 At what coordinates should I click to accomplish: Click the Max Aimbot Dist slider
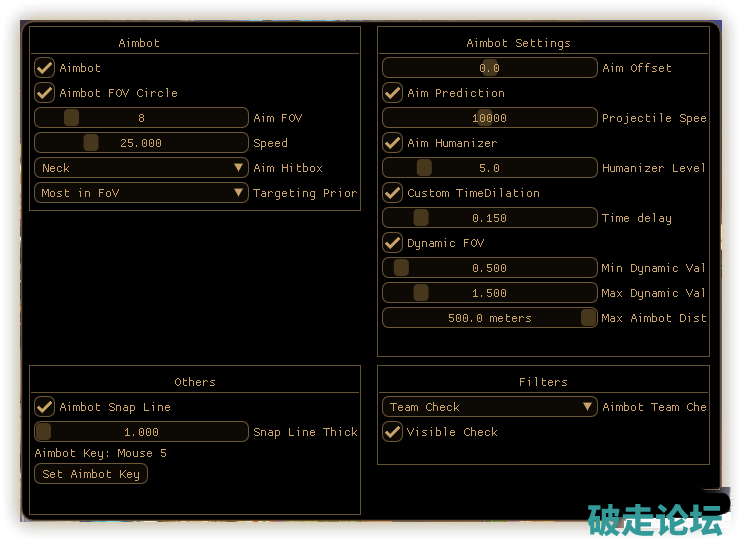click(489, 318)
